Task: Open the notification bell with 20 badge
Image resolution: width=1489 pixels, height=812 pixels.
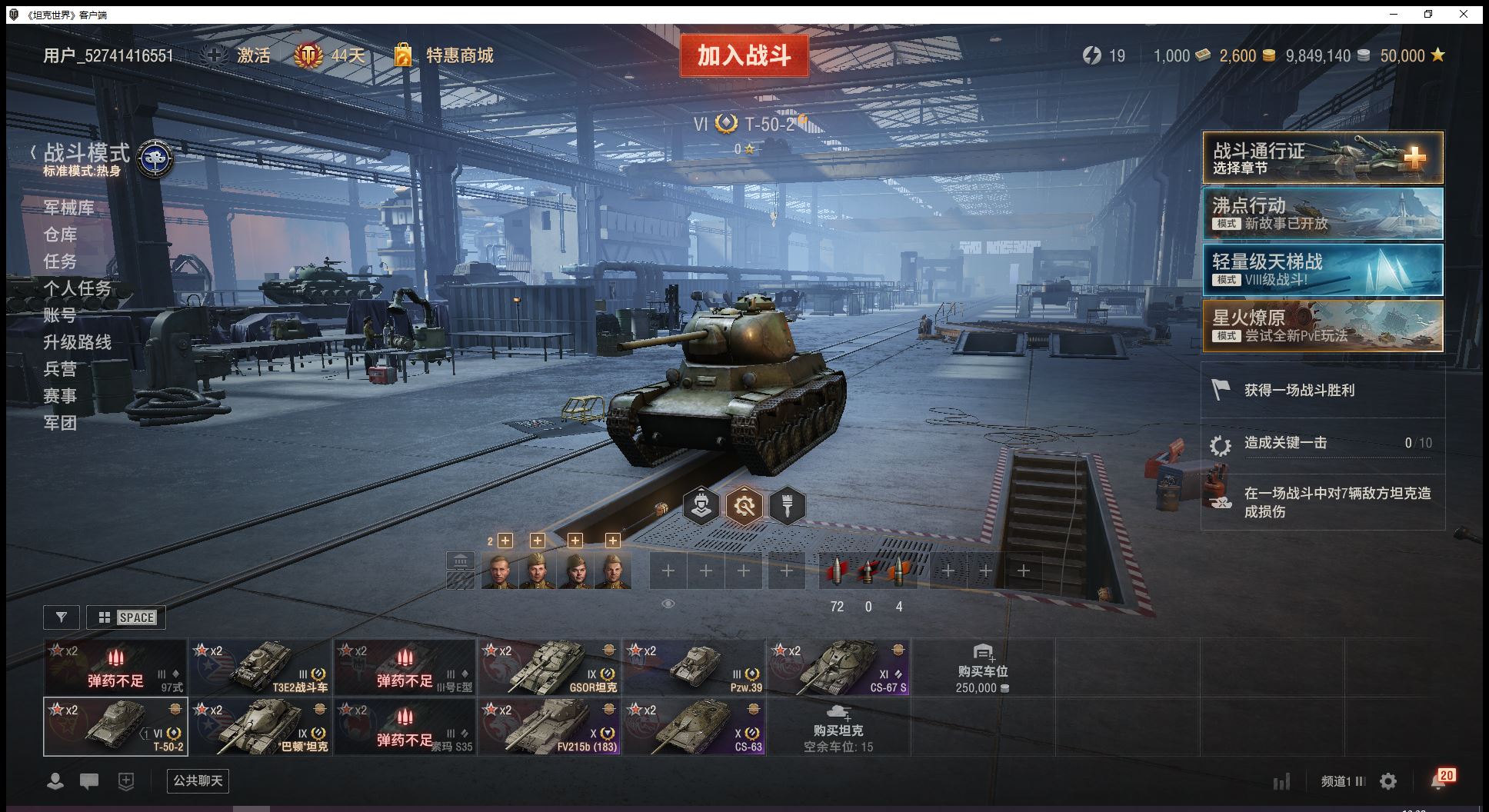Action: 1439,780
